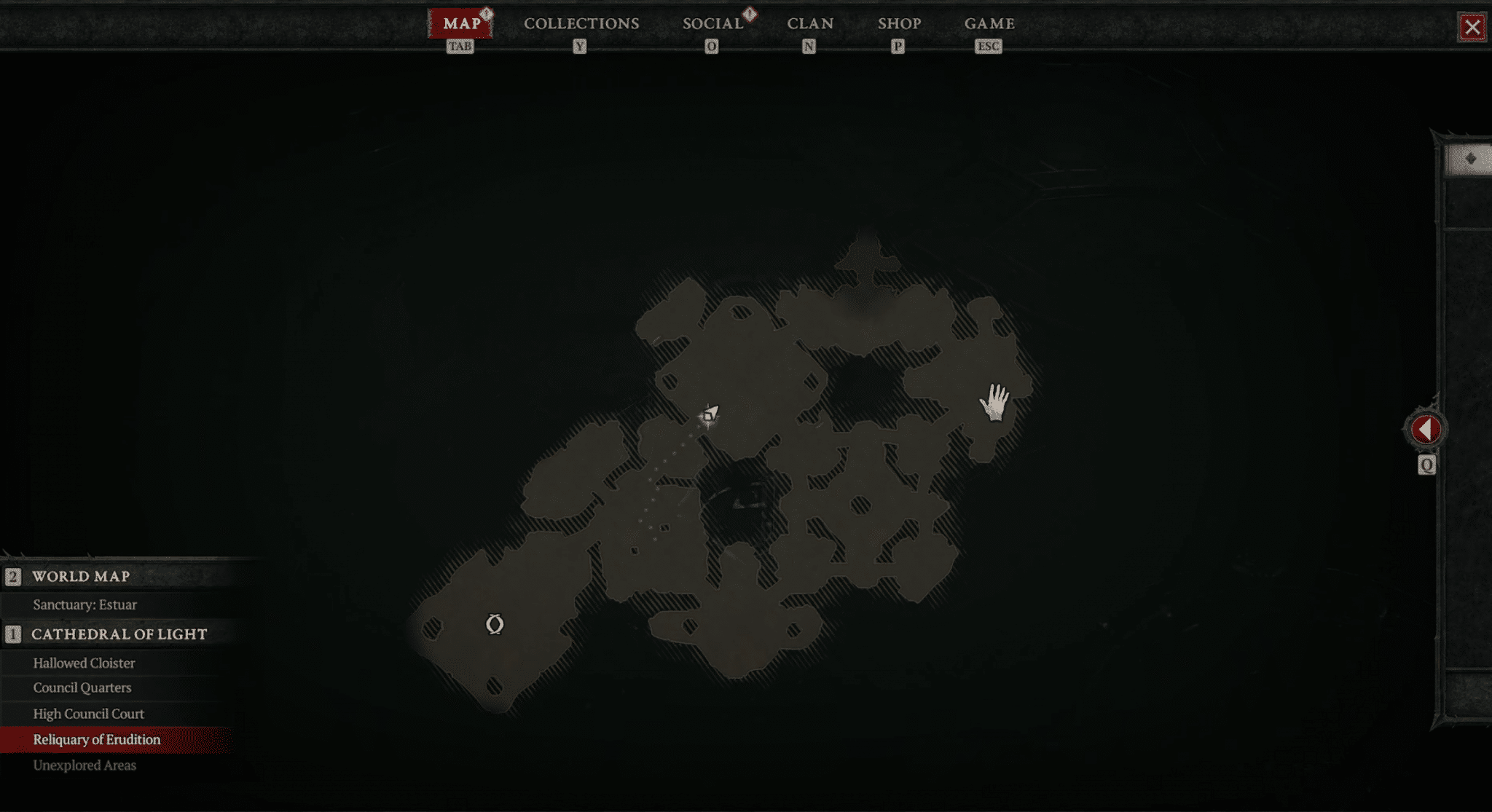The width and height of the screenshot is (1492, 812).
Task: Close the map screen
Action: [x=1472, y=28]
